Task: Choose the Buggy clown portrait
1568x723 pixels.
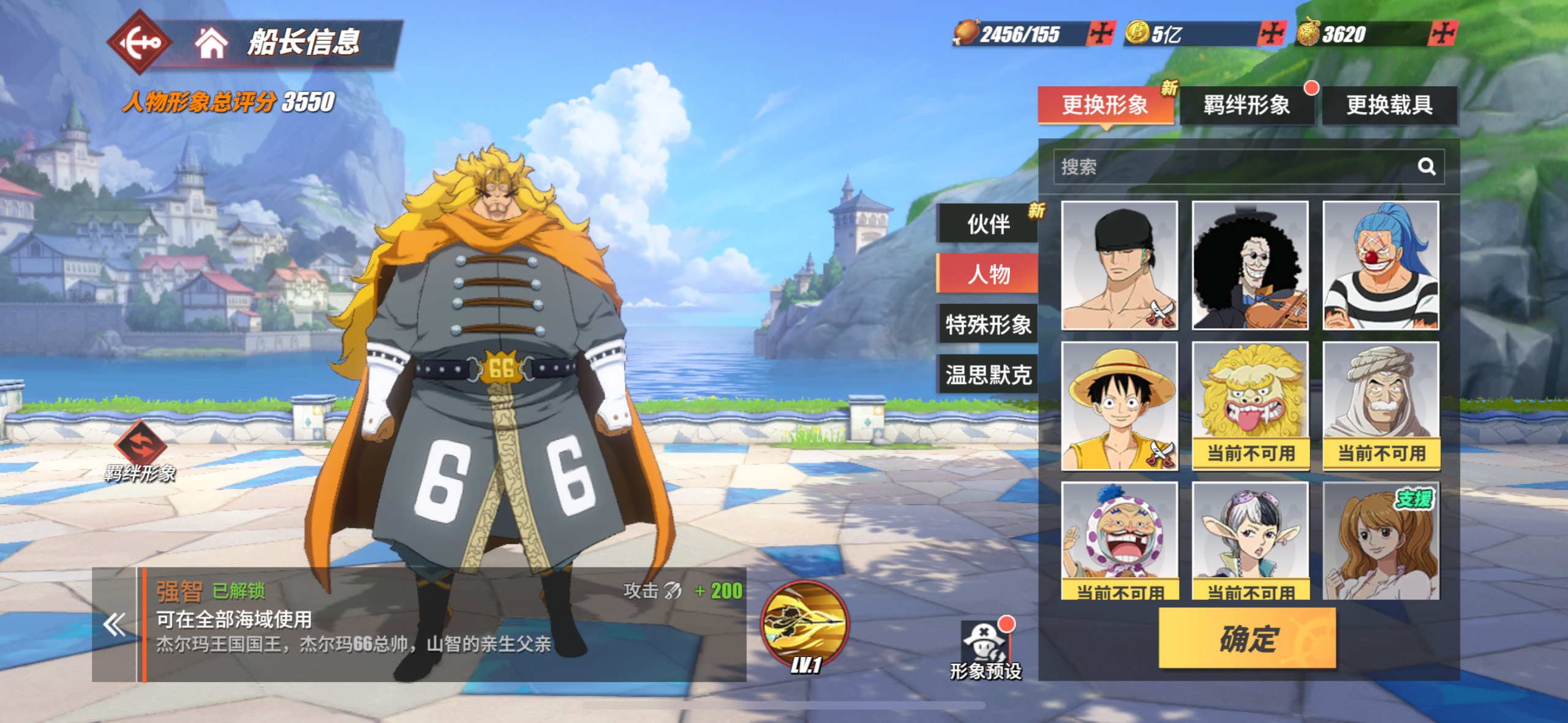Action: click(x=1381, y=266)
